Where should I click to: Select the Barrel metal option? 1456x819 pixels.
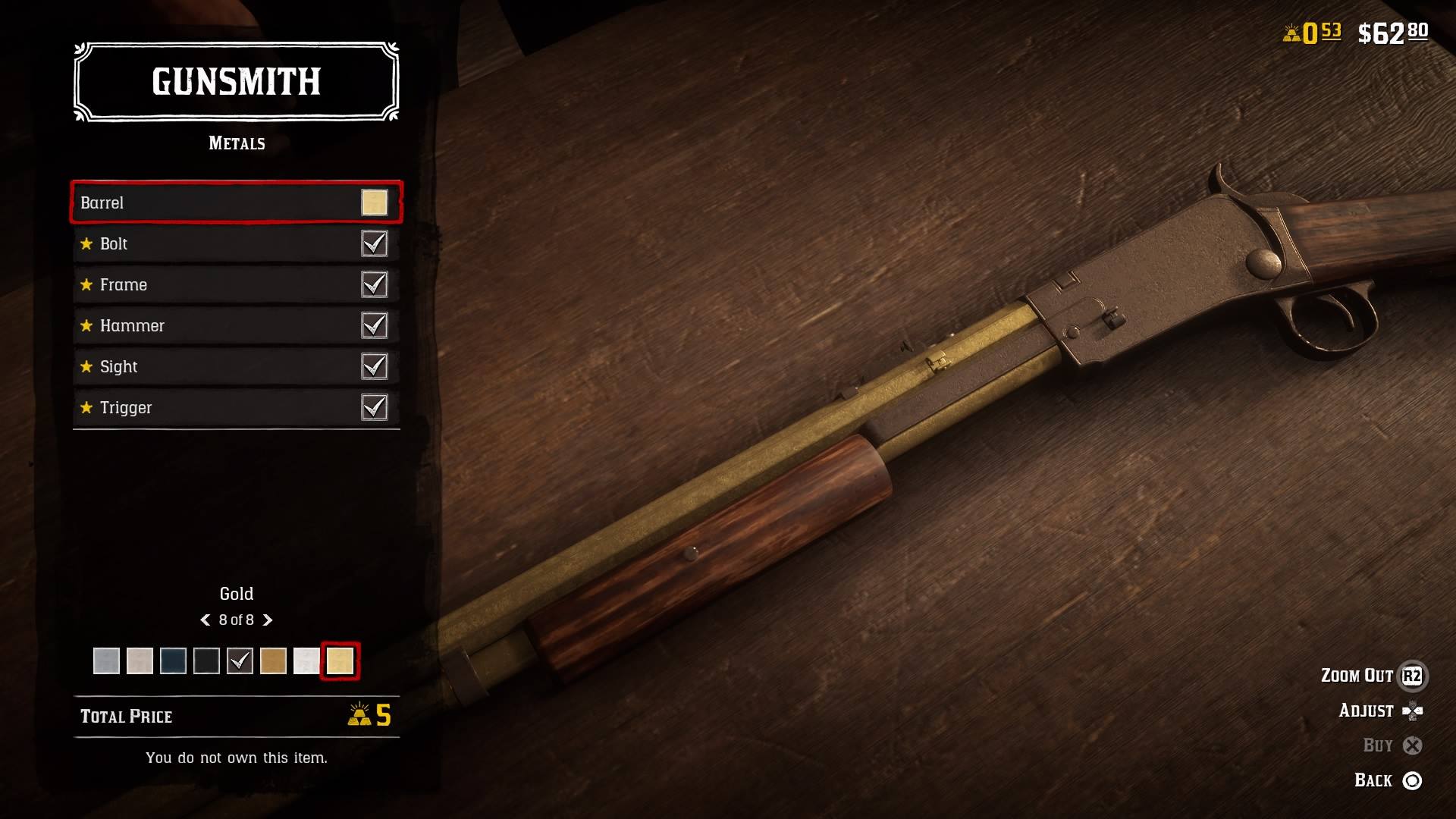tap(236, 202)
